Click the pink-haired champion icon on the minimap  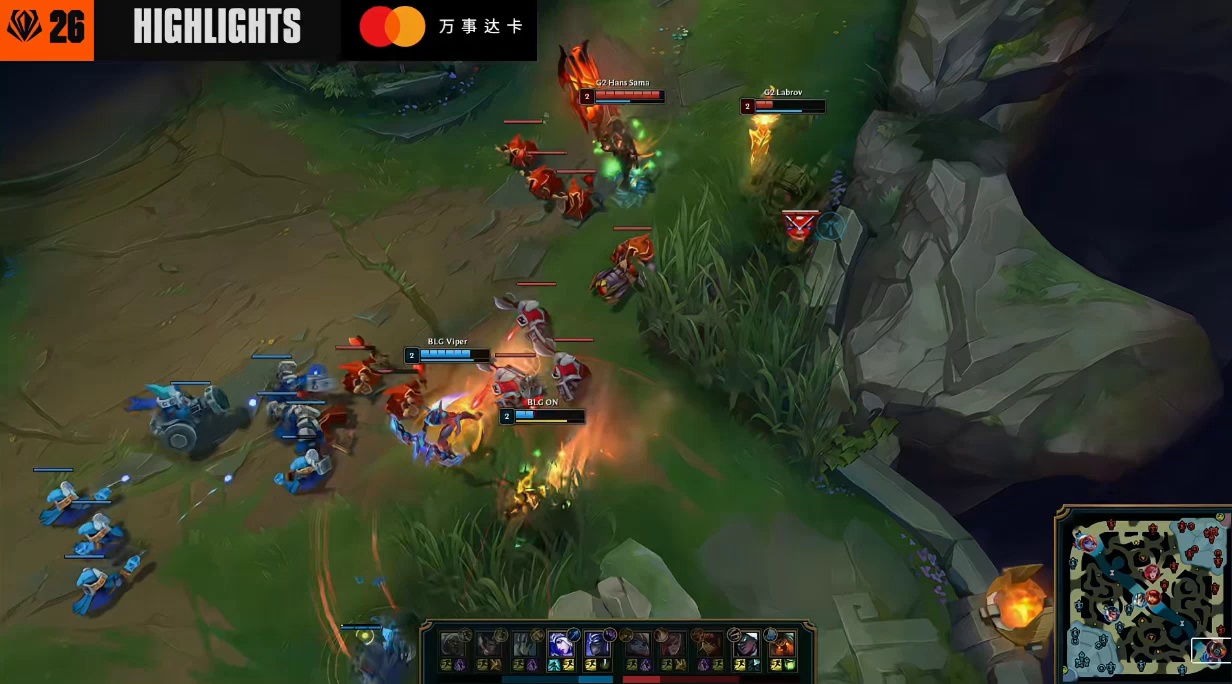pos(1088,543)
